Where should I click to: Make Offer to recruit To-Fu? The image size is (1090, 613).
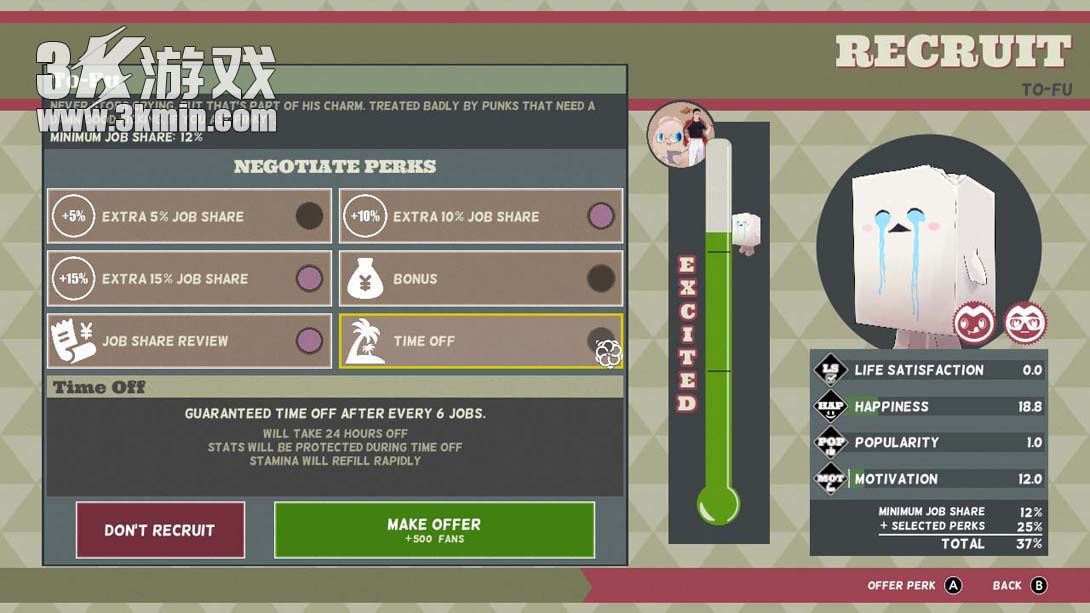point(434,530)
